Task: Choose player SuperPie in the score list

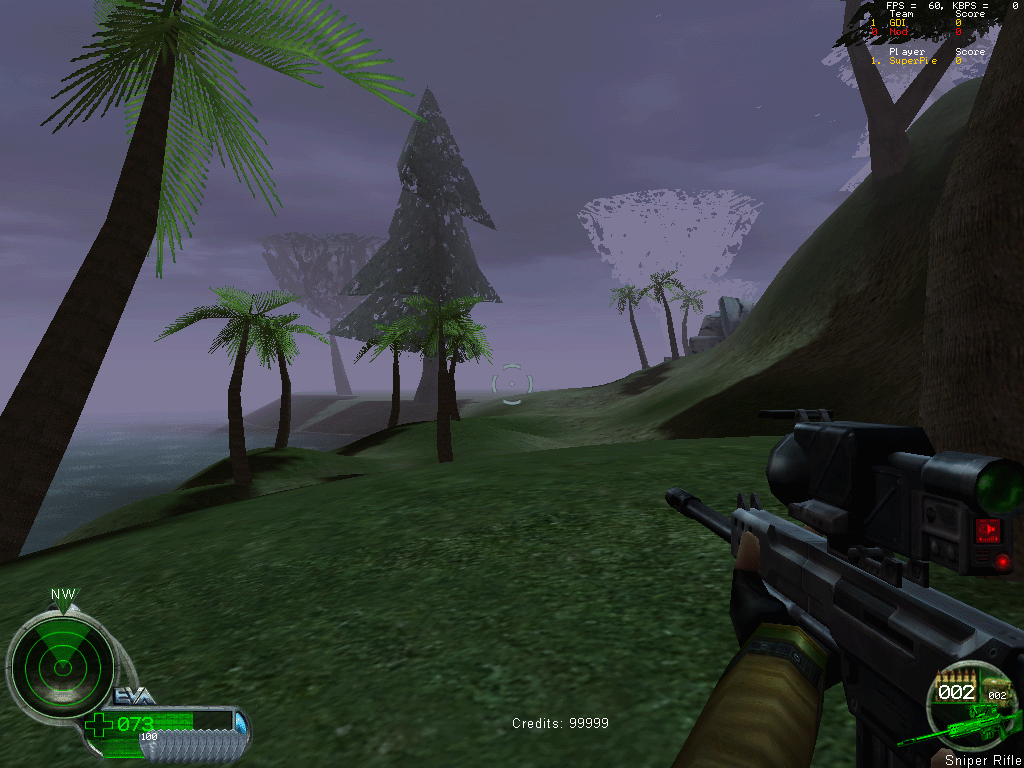Action: (913, 61)
